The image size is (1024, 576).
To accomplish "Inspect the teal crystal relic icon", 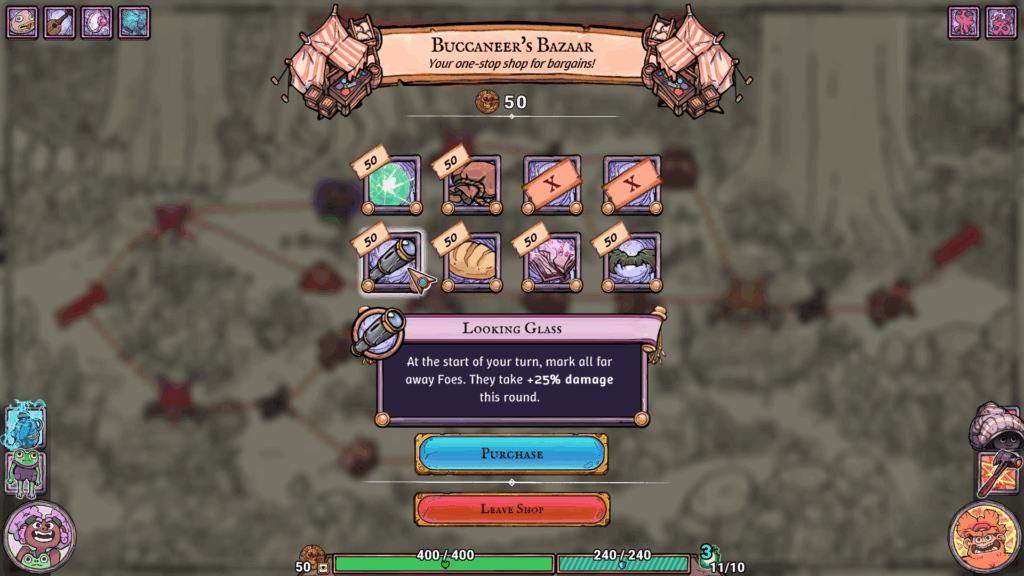I will (133, 22).
